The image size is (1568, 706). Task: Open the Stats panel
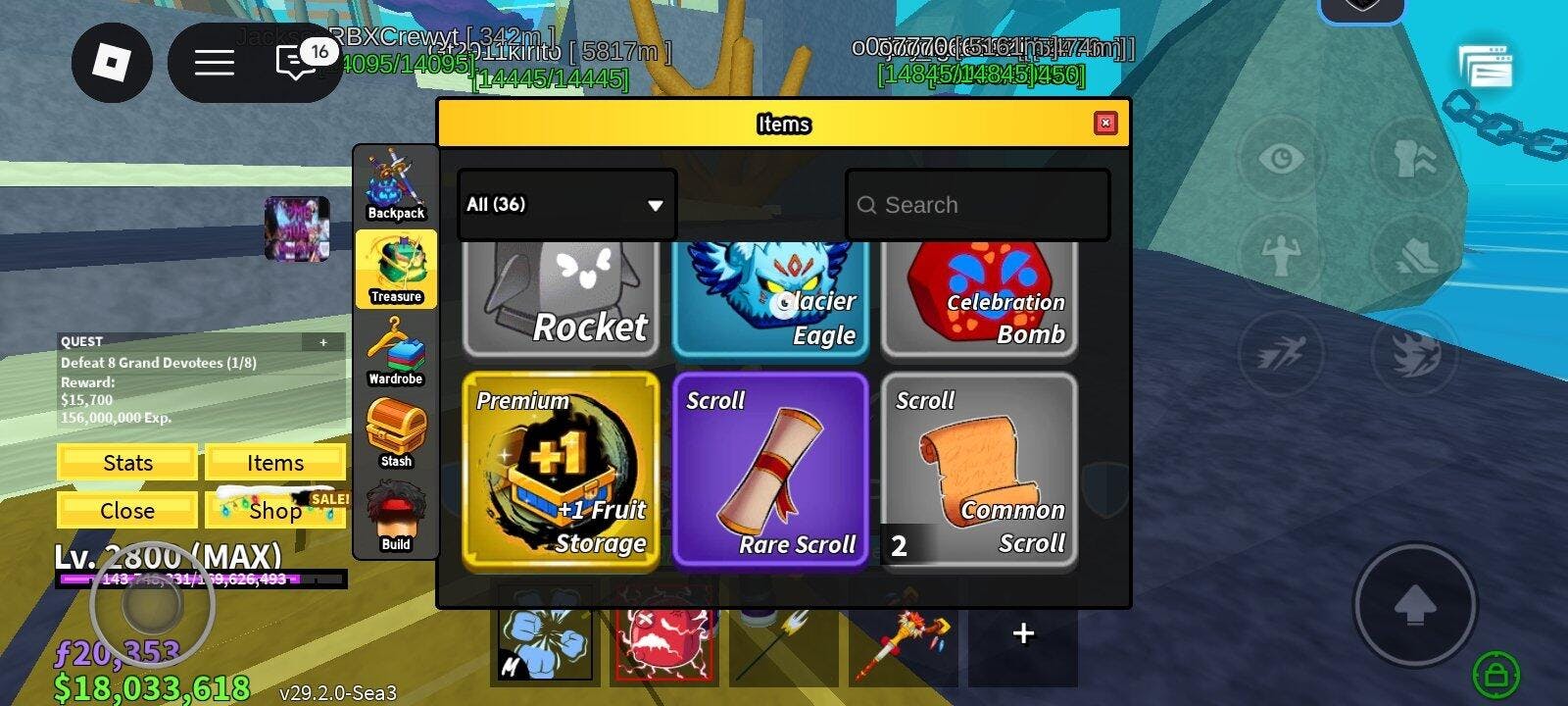pyautogui.click(x=127, y=463)
